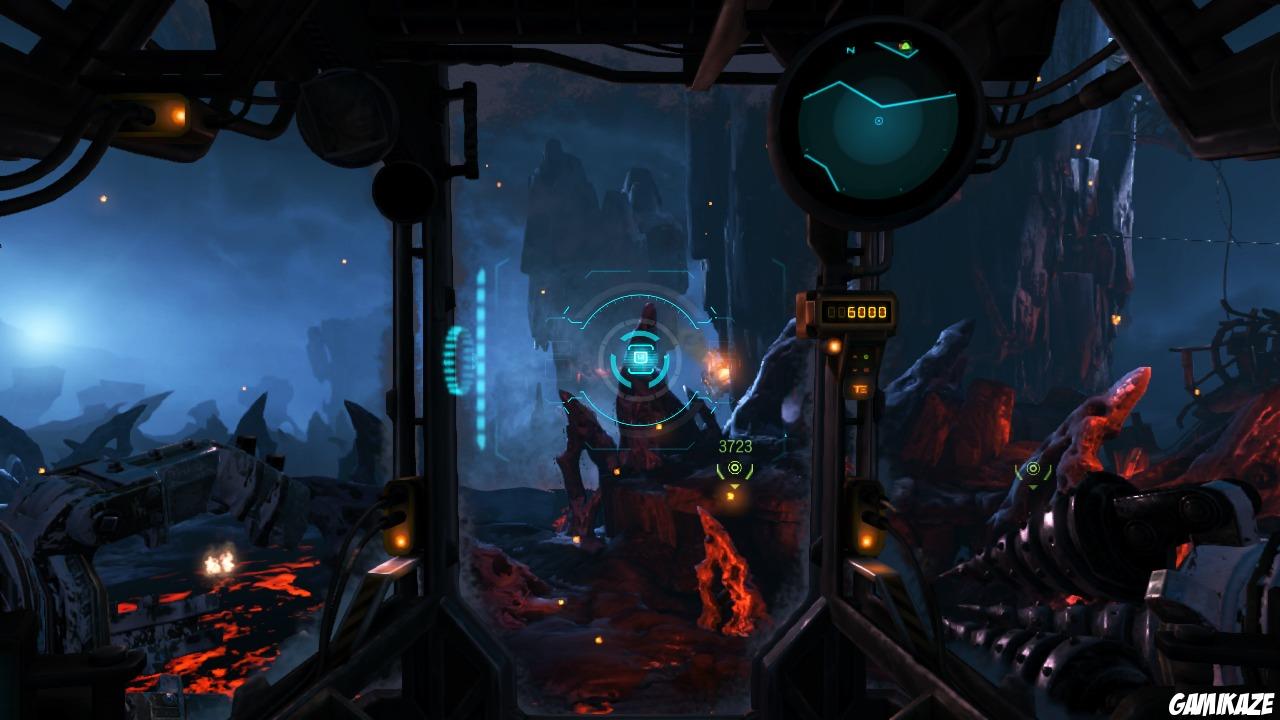Select the central targeting reticle
The image size is (1280, 720).
pyautogui.click(x=640, y=358)
